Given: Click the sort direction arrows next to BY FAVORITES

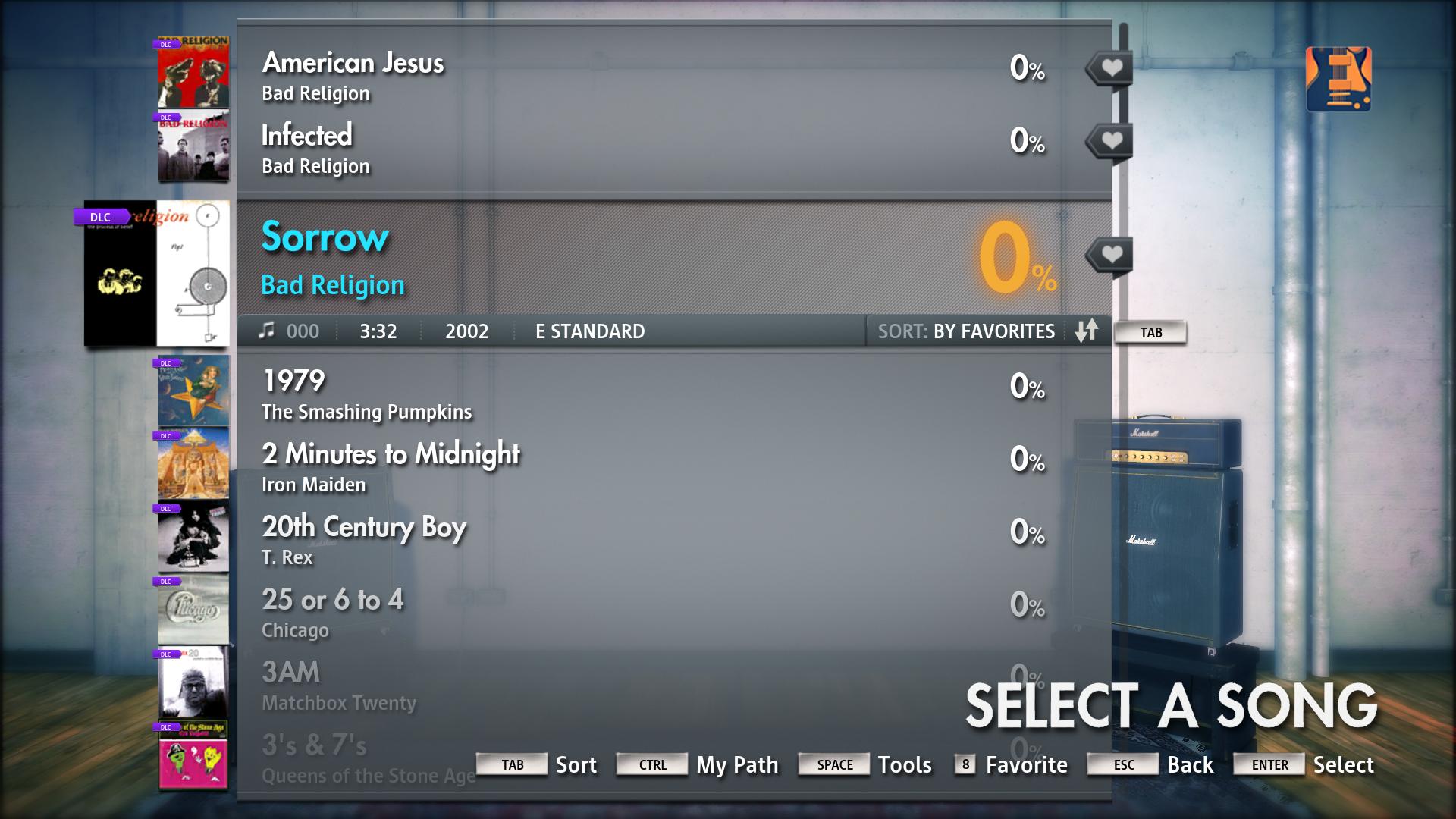Looking at the screenshot, I should point(1086,331).
